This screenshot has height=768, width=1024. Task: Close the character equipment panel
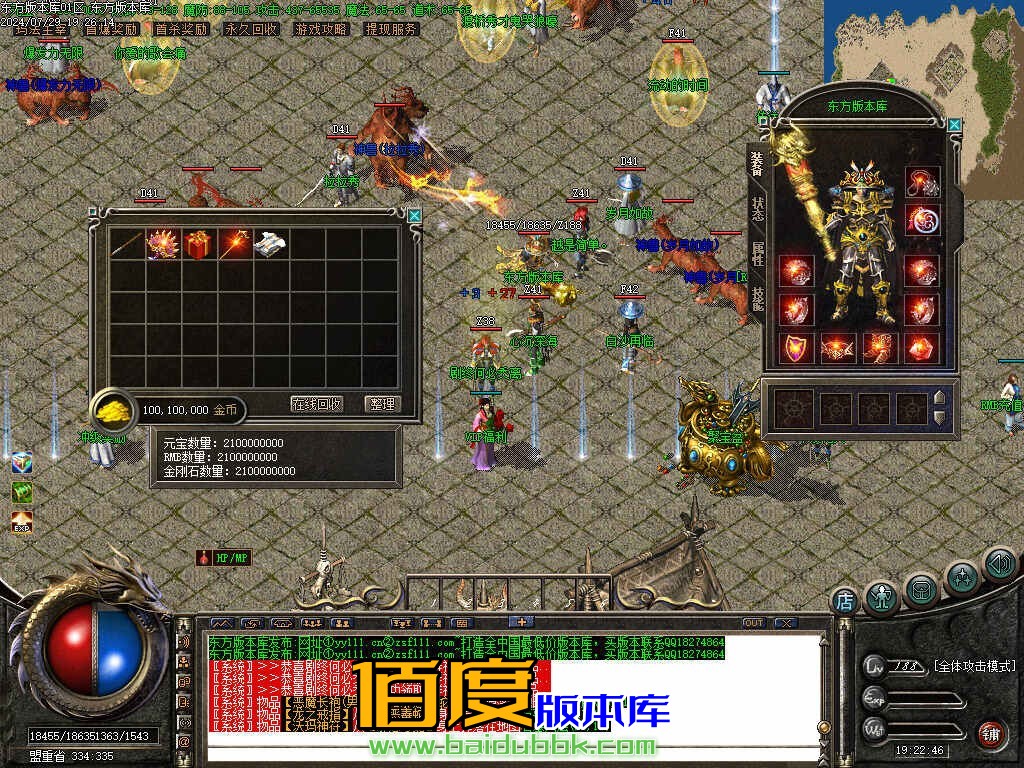(954, 125)
